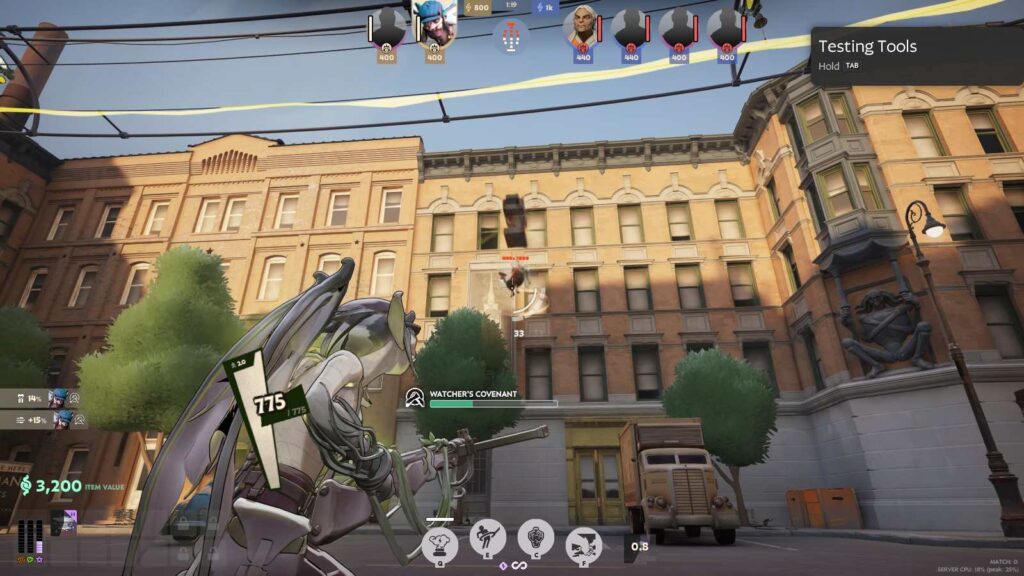
Task: Click the lane objectives icon in top bar
Action: [x=511, y=38]
